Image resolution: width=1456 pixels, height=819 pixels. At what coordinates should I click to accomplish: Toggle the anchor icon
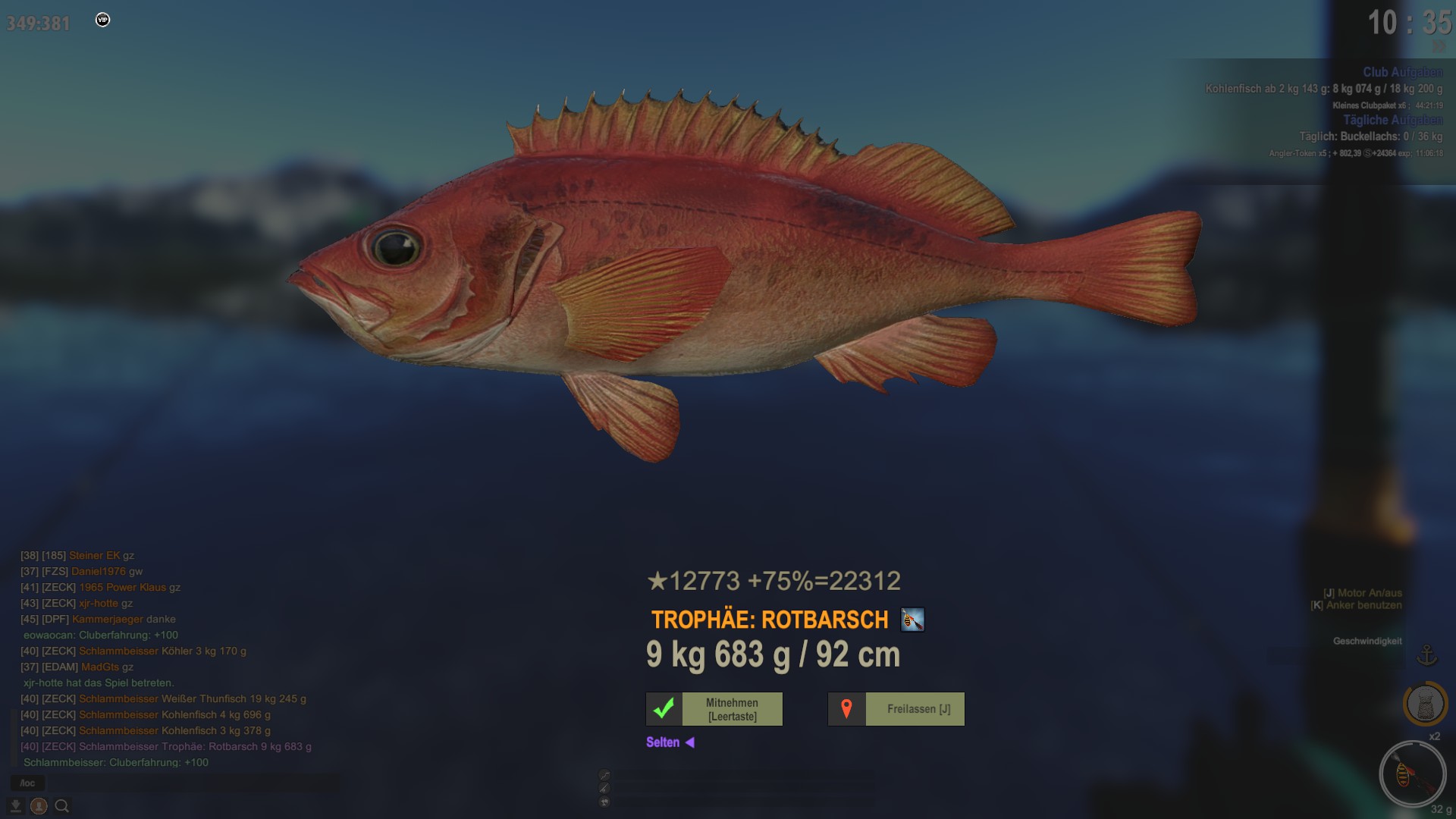tap(1427, 654)
